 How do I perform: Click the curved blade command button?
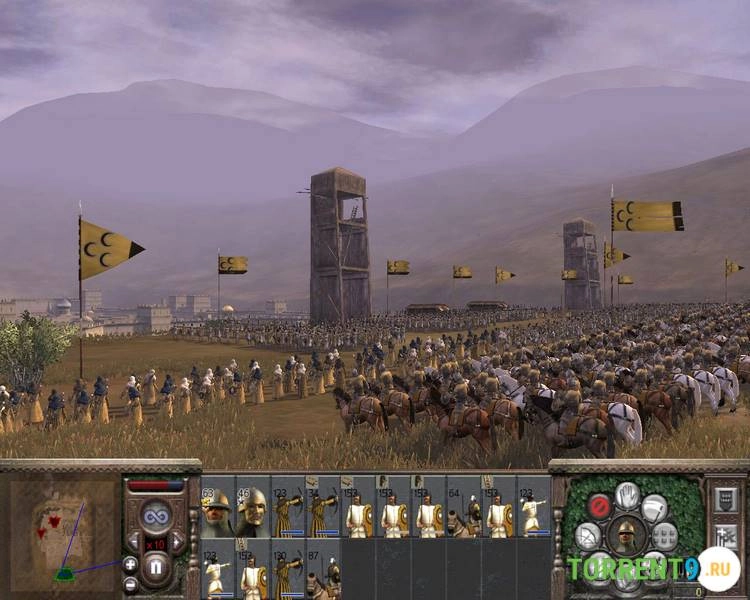point(655,506)
